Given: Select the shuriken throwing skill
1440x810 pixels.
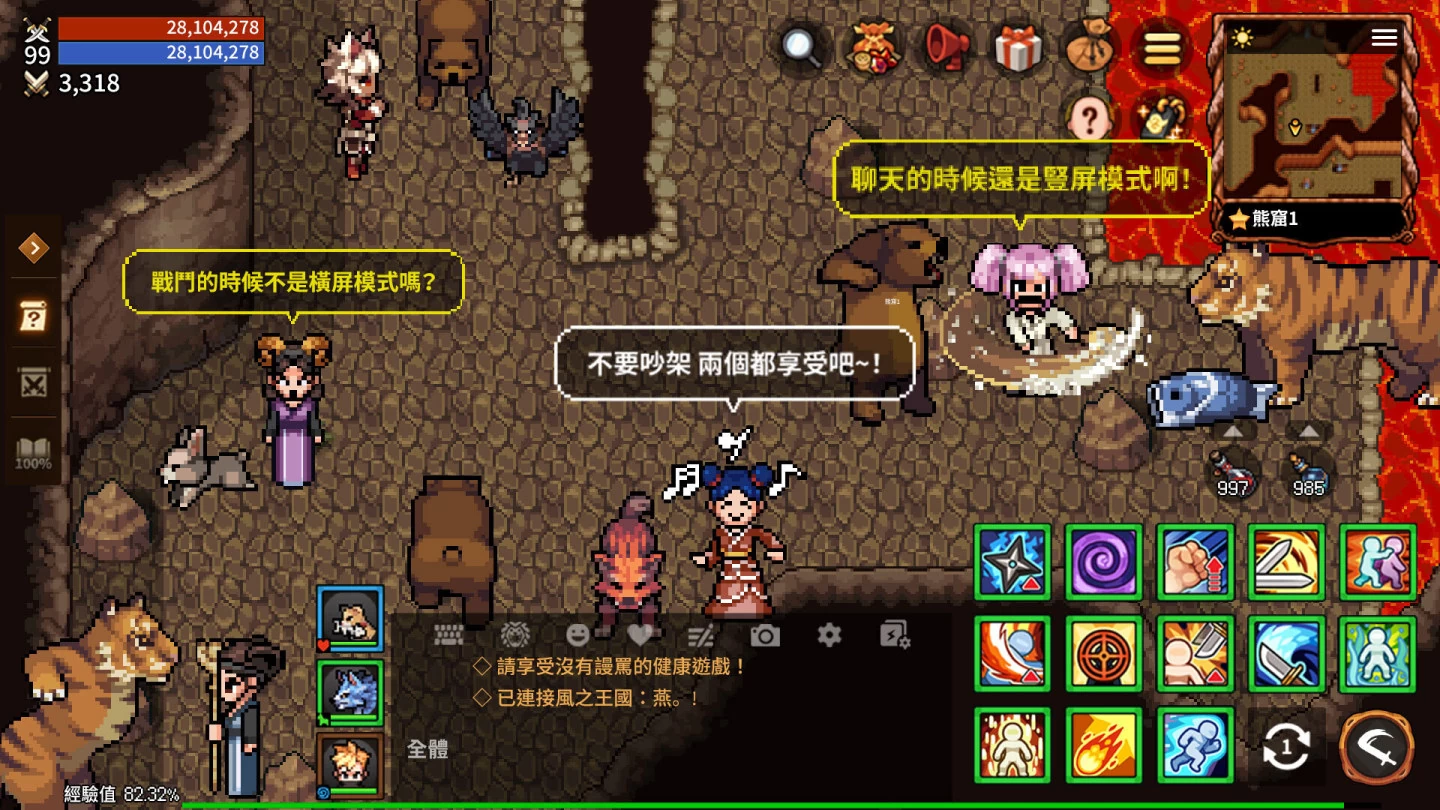Looking at the screenshot, I should click(1012, 563).
